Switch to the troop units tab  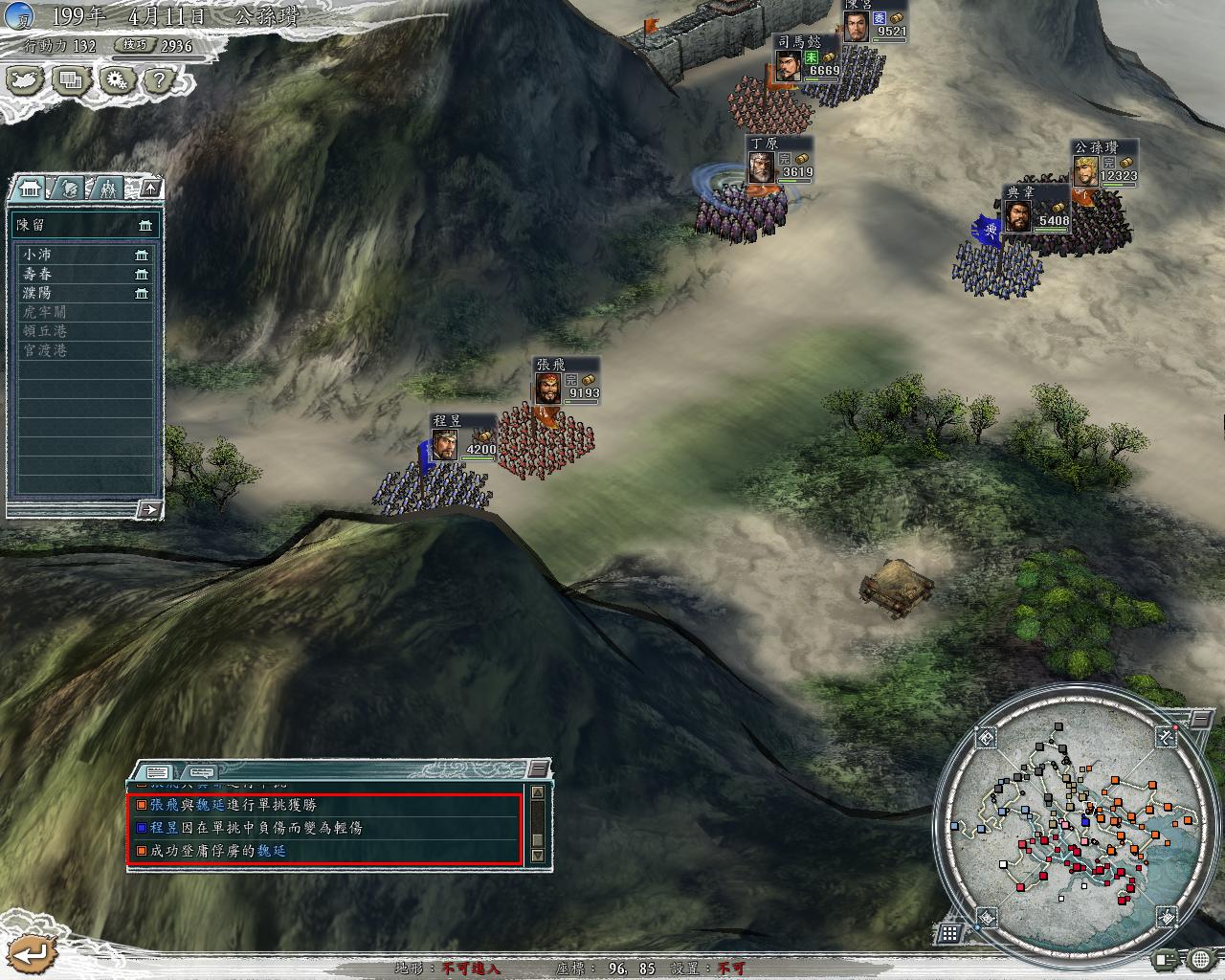108,188
